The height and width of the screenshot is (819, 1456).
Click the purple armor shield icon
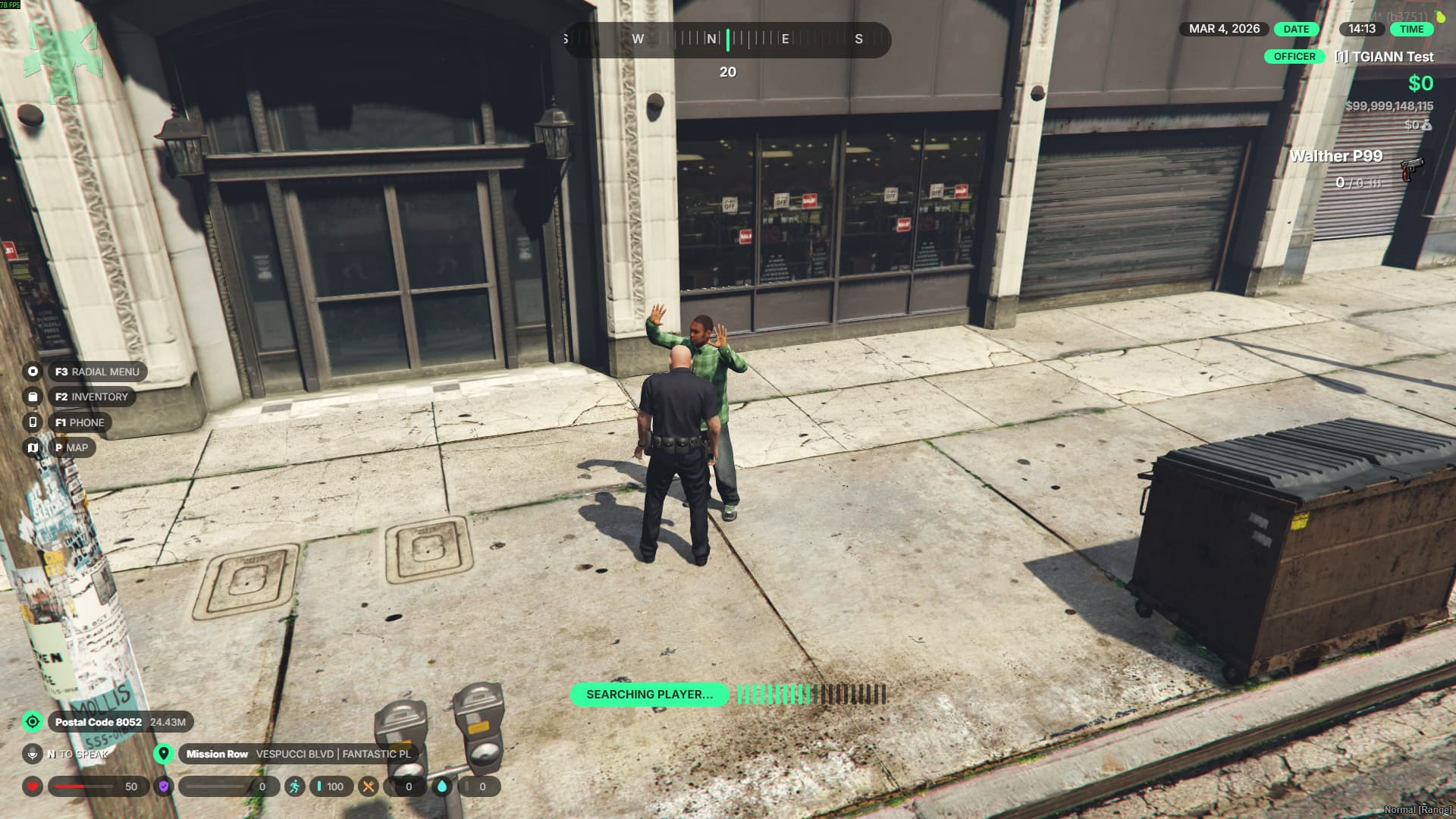tap(164, 786)
